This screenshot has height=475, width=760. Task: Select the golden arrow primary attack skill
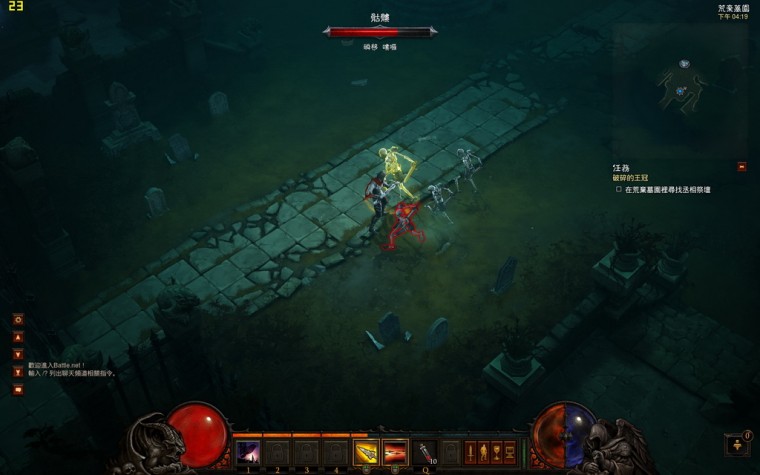click(366, 453)
